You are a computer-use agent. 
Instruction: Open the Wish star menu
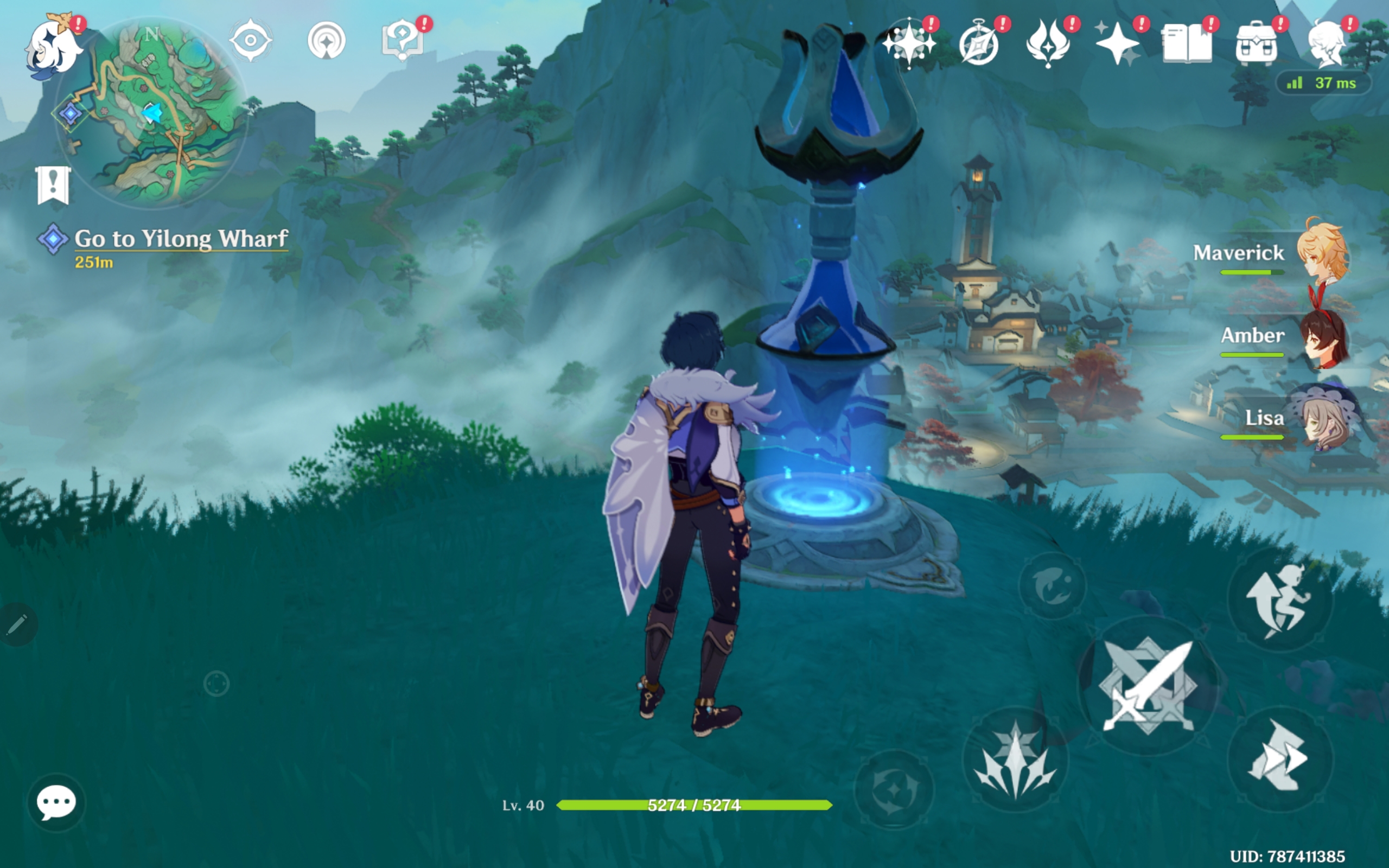(x=909, y=43)
